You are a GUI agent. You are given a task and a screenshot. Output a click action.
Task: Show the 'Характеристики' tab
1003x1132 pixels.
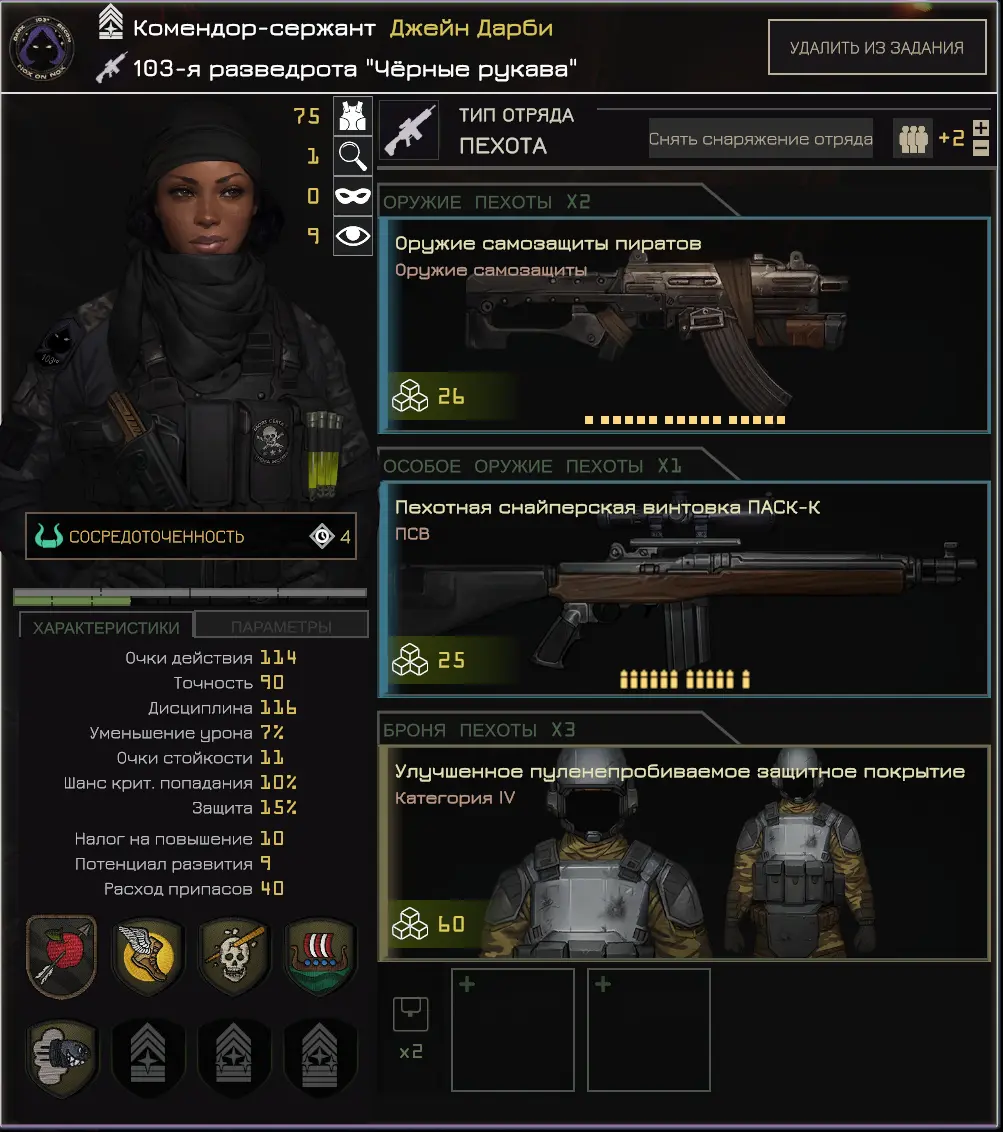pos(106,627)
